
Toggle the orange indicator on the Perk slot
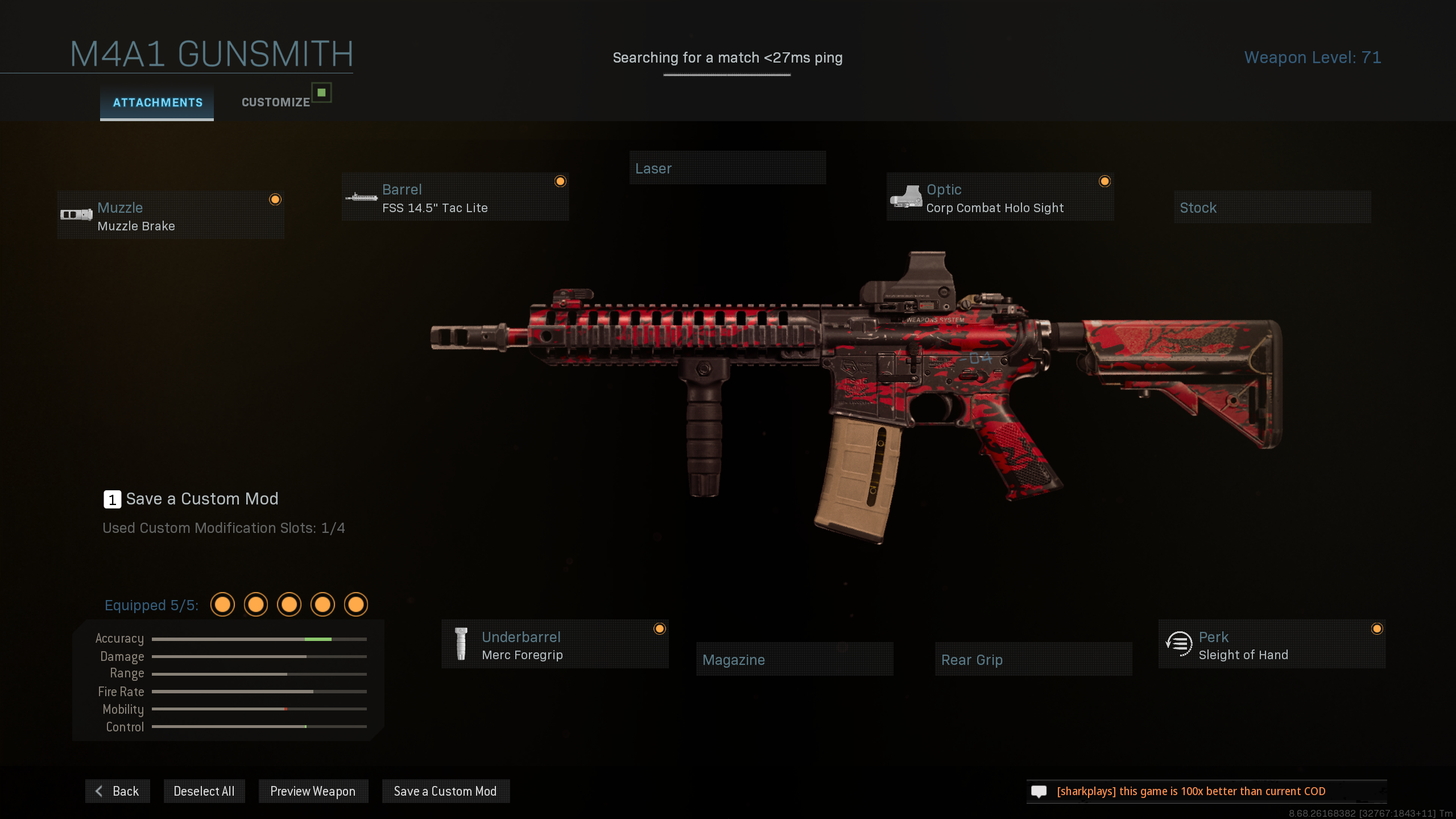[x=1376, y=628]
